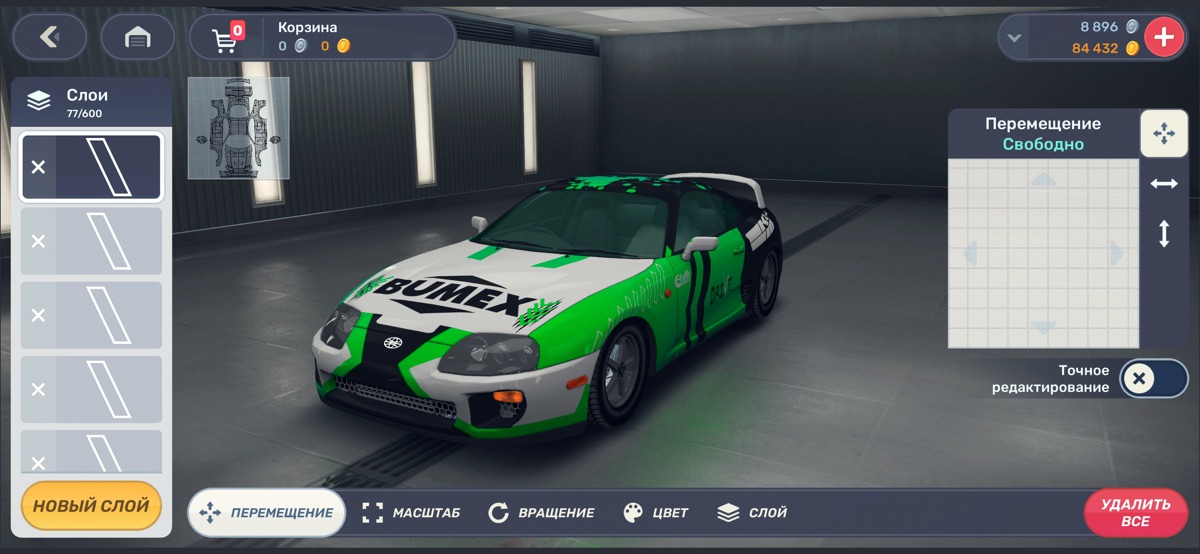Select vertical-only movement mode
Screen dimensions: 1200x554
pyautogui.click(x=1164, y=234)
